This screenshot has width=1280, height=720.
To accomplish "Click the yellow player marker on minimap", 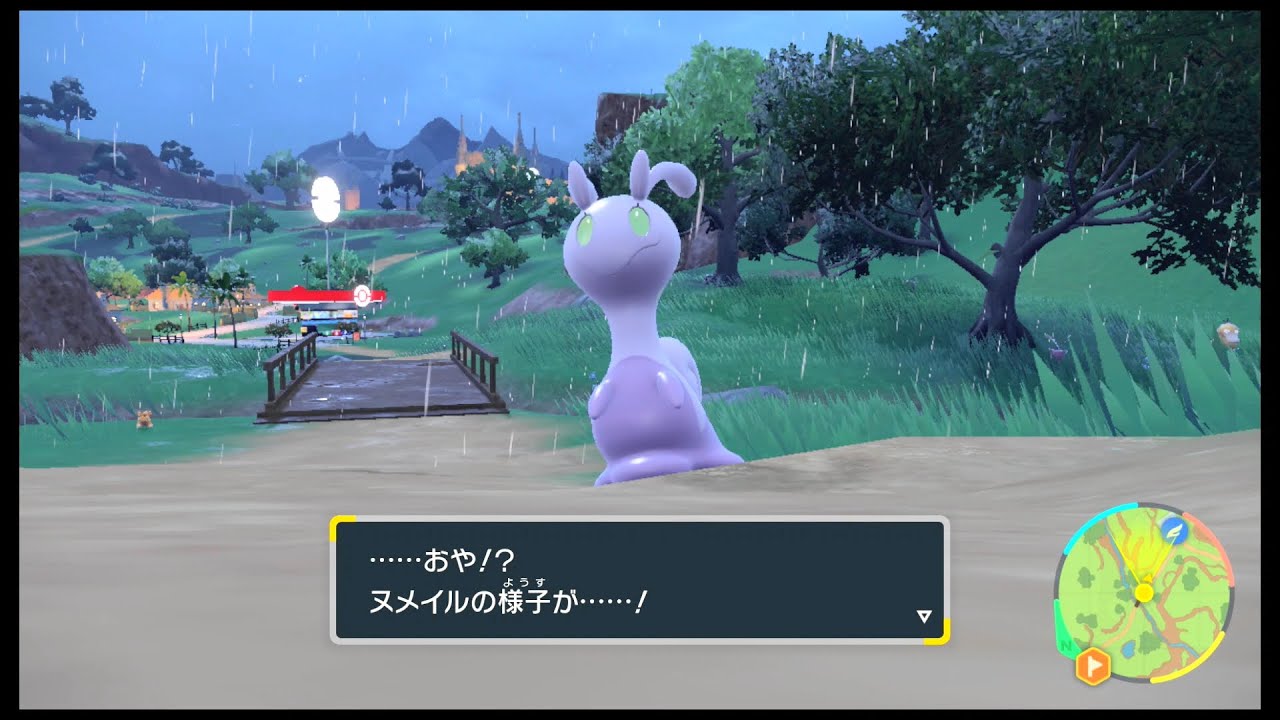I will pyautogui.click(x=1144, y=592).
